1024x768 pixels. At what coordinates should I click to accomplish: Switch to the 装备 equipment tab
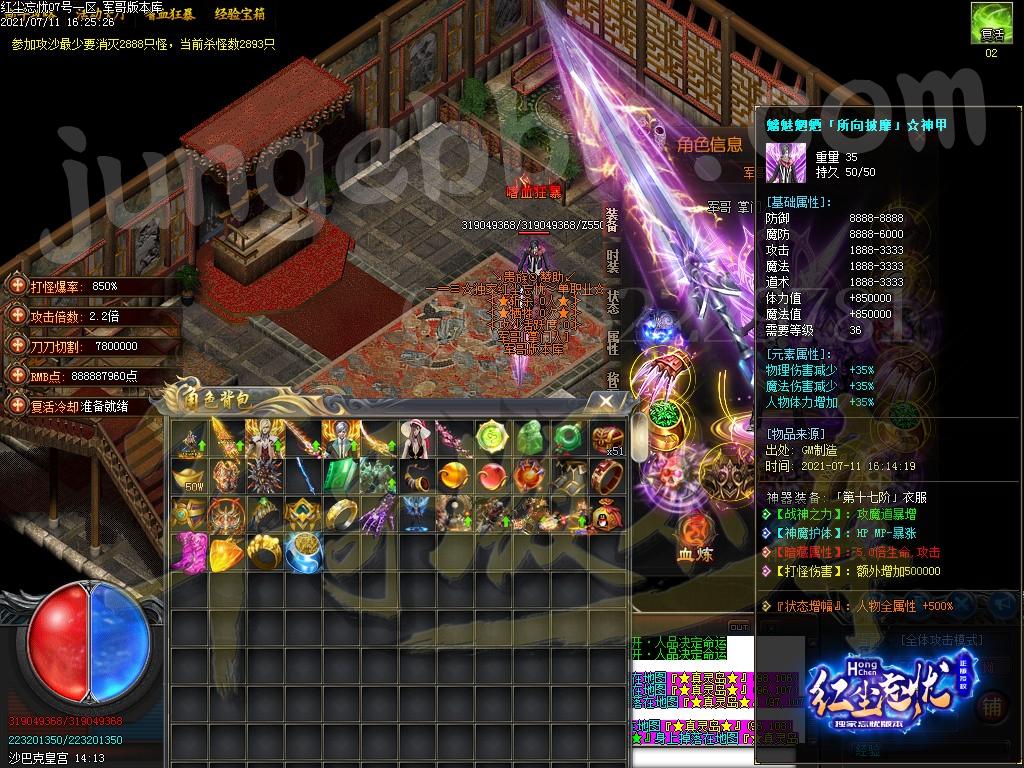click(x=613, y=219)
